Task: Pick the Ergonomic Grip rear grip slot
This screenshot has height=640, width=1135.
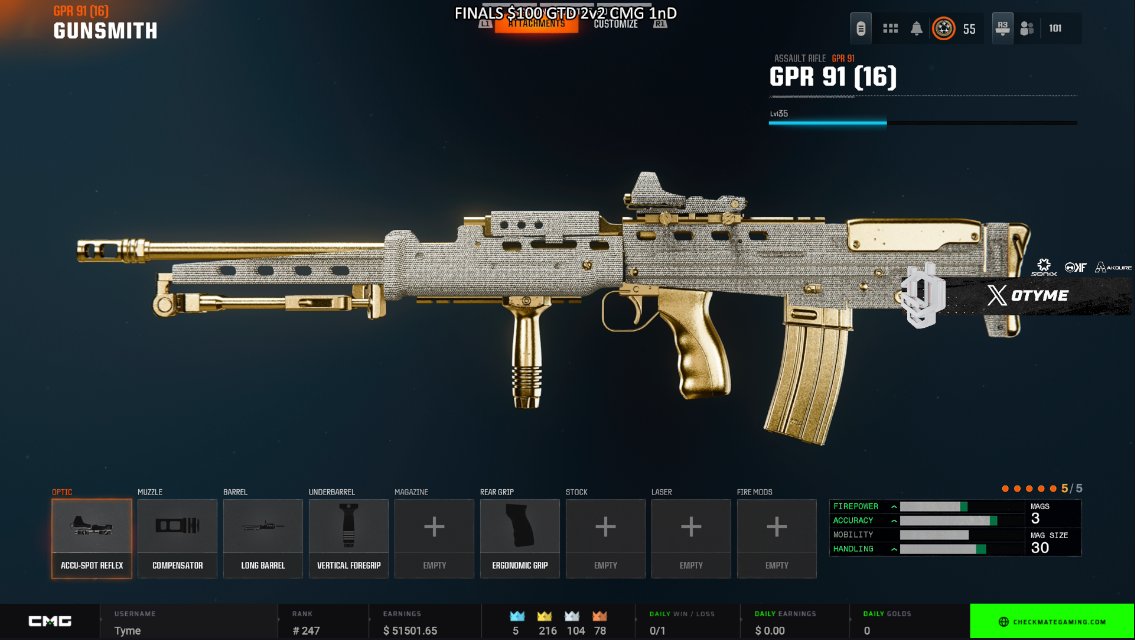Action: (520, 539)
